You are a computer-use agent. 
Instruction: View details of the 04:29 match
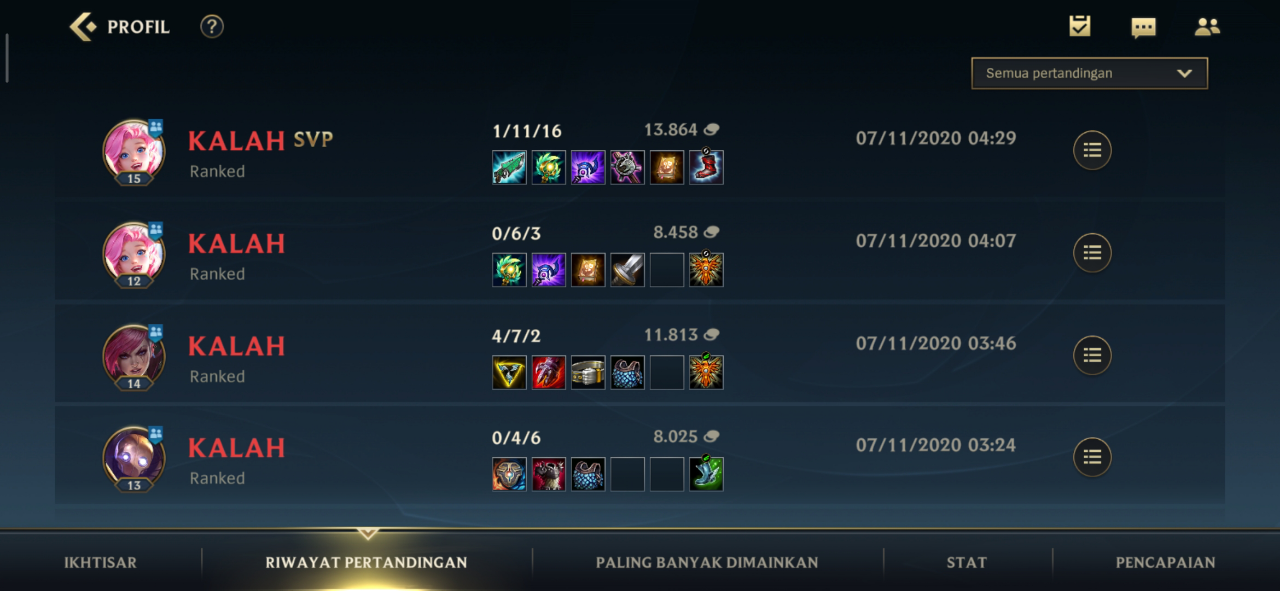tap(1092, 150)
